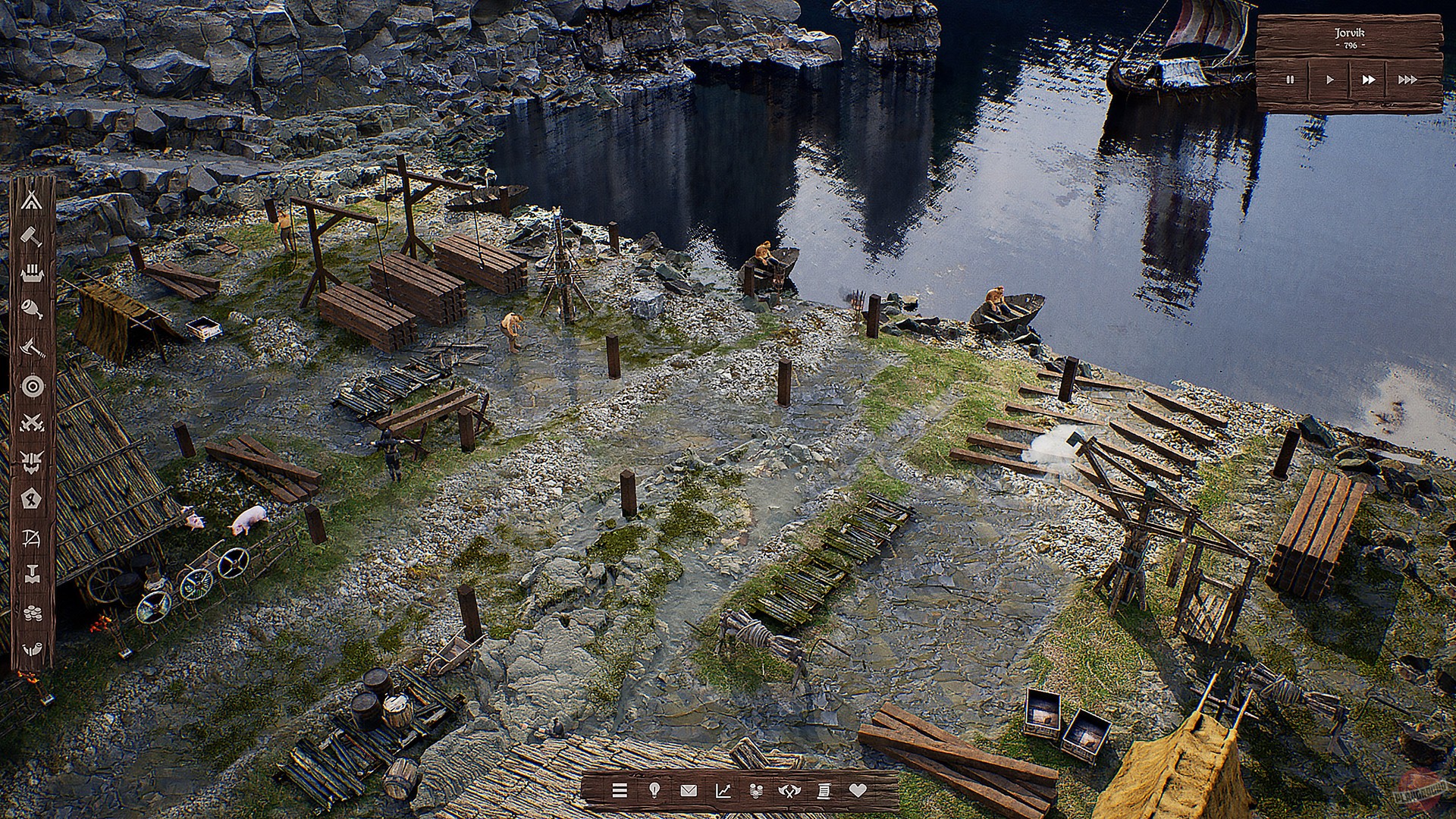Image resolution: width=1456 pixels, height=819 pixels.
Task: Pause the game with the pause button
Action: pyautogui.click(x=1291, y=78)
